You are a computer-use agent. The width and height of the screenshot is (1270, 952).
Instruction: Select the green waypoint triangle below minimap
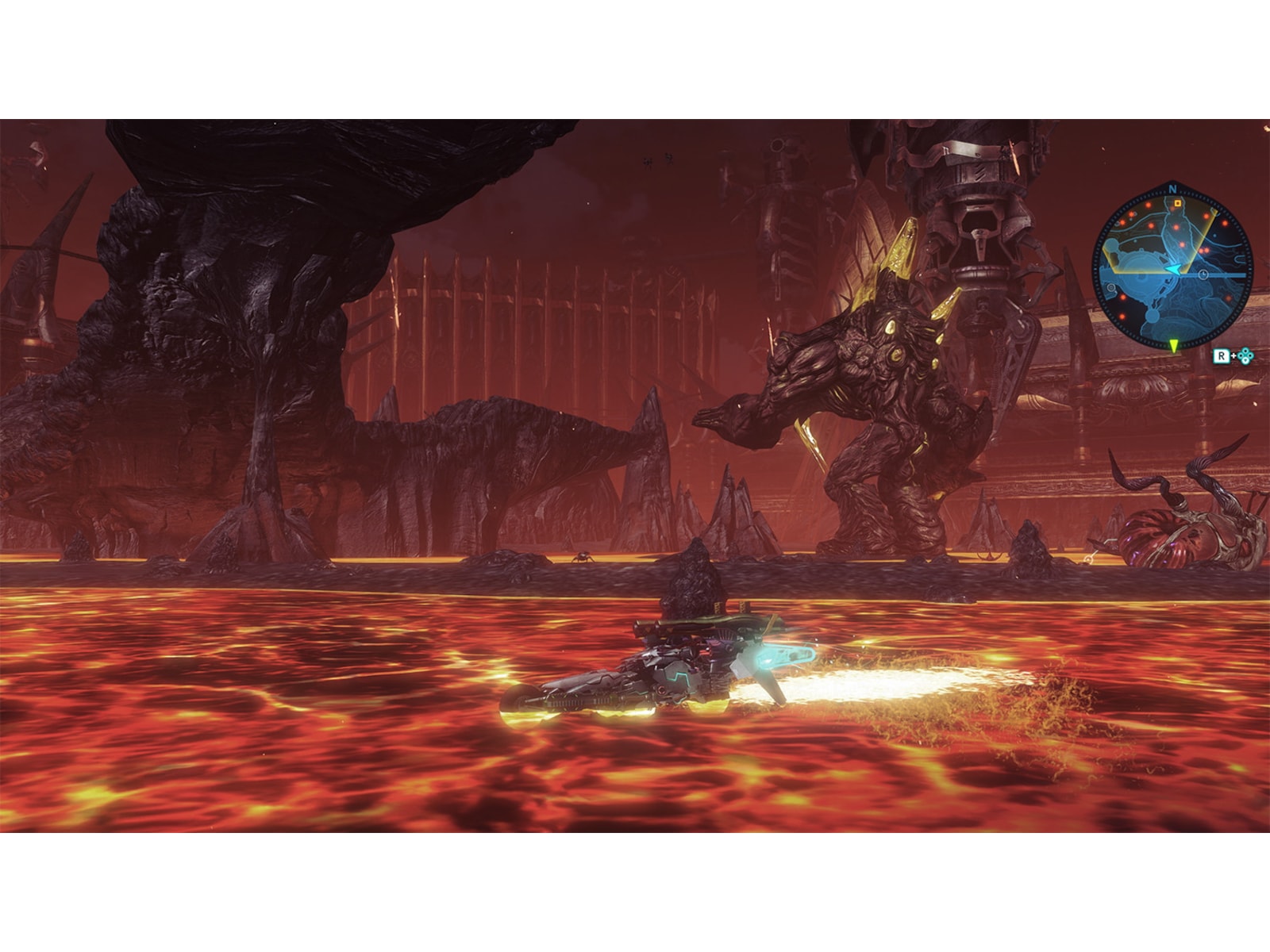[1174, 344]
